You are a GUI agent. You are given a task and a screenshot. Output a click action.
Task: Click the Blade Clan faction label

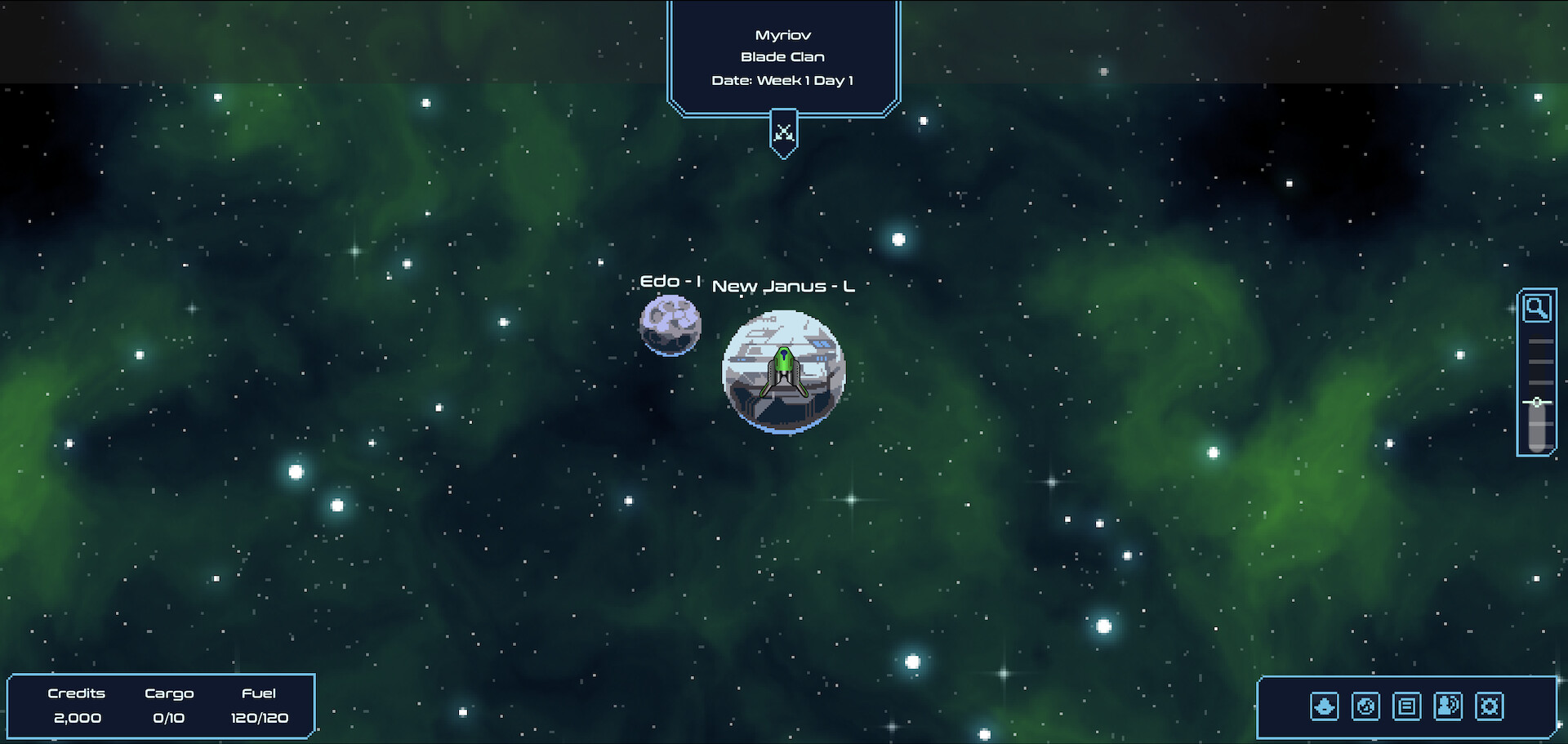[782, 56]
